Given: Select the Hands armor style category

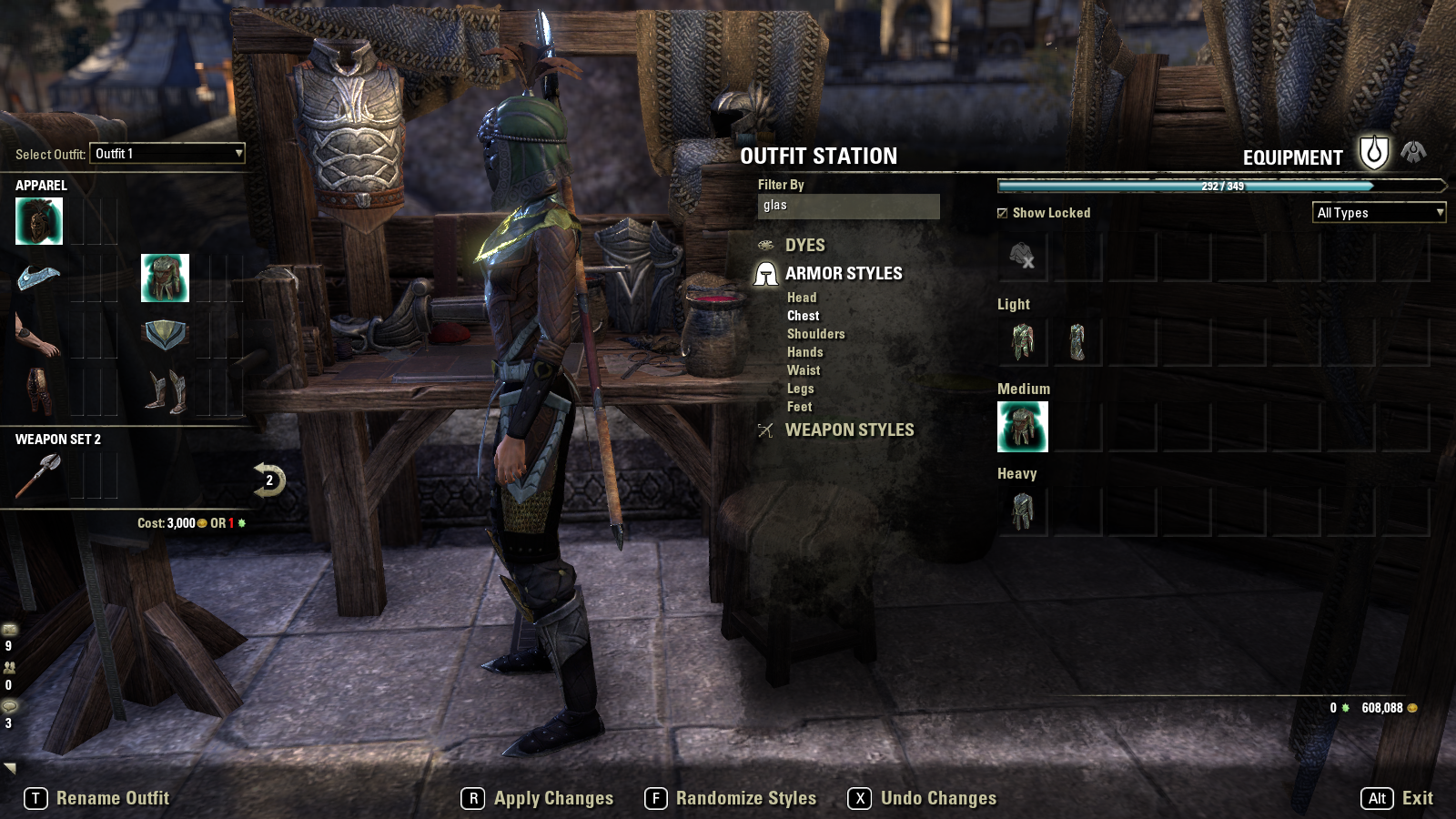Looking at the screenshot, I should tap(804, 352).
